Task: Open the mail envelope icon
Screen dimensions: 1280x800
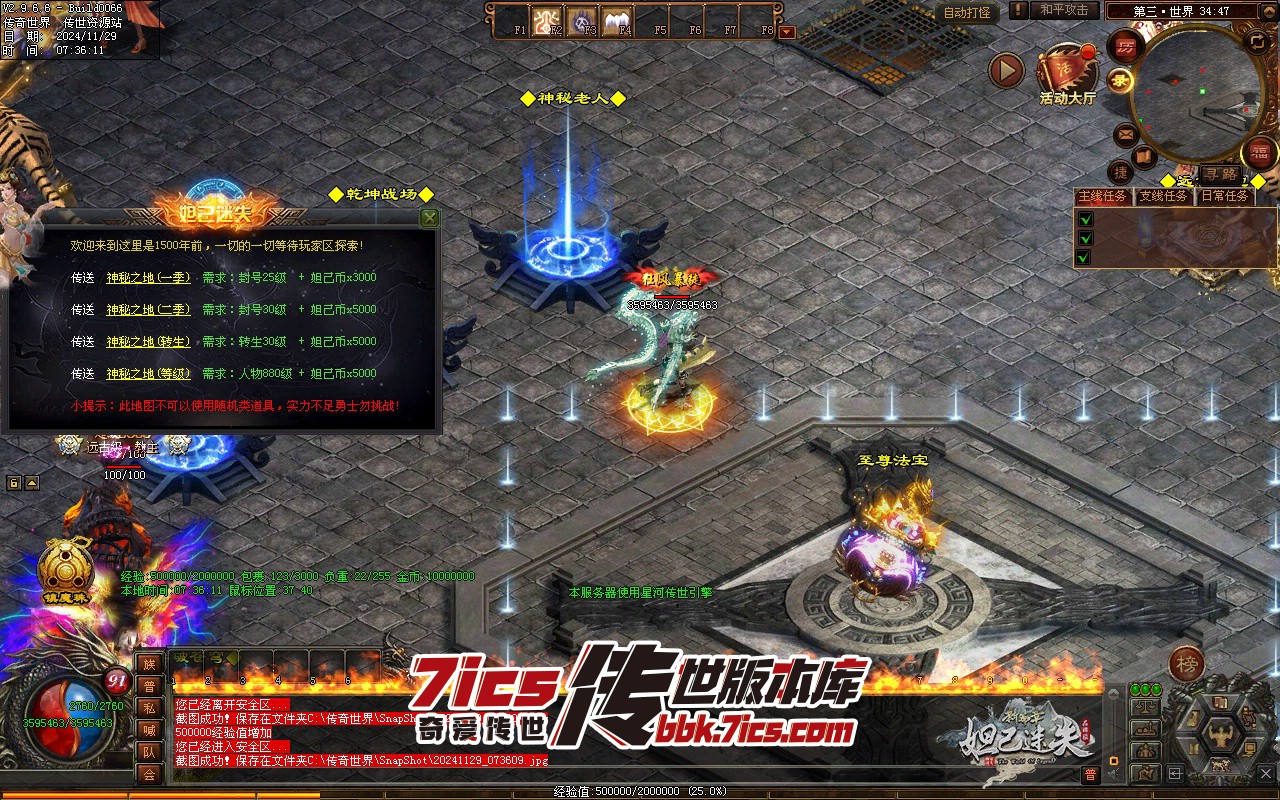Action: 1126,133
